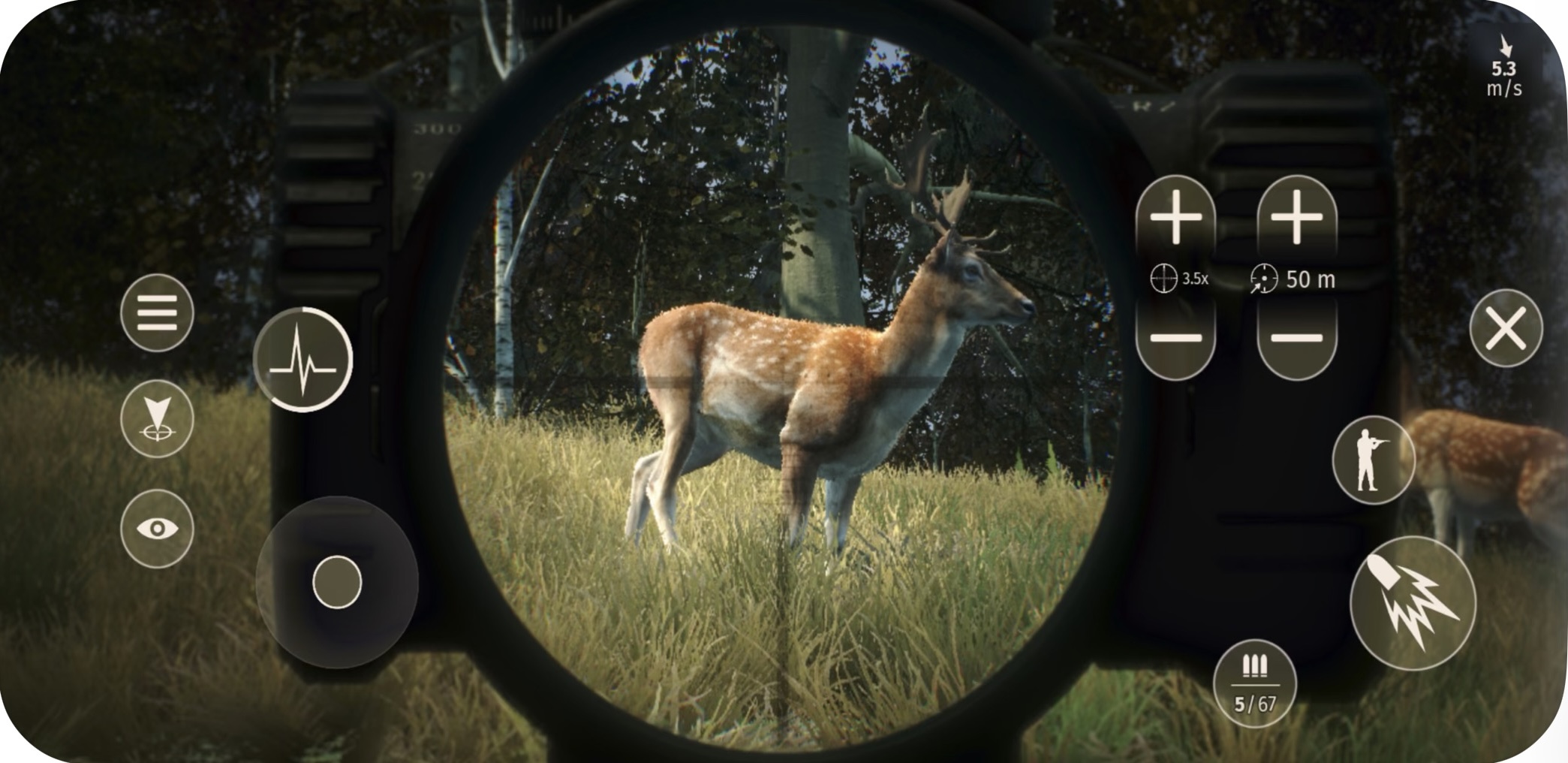Raise the 50 m zeroing distance
This screenshot has width=1568, height=763.
click(x=1296, y=217)
